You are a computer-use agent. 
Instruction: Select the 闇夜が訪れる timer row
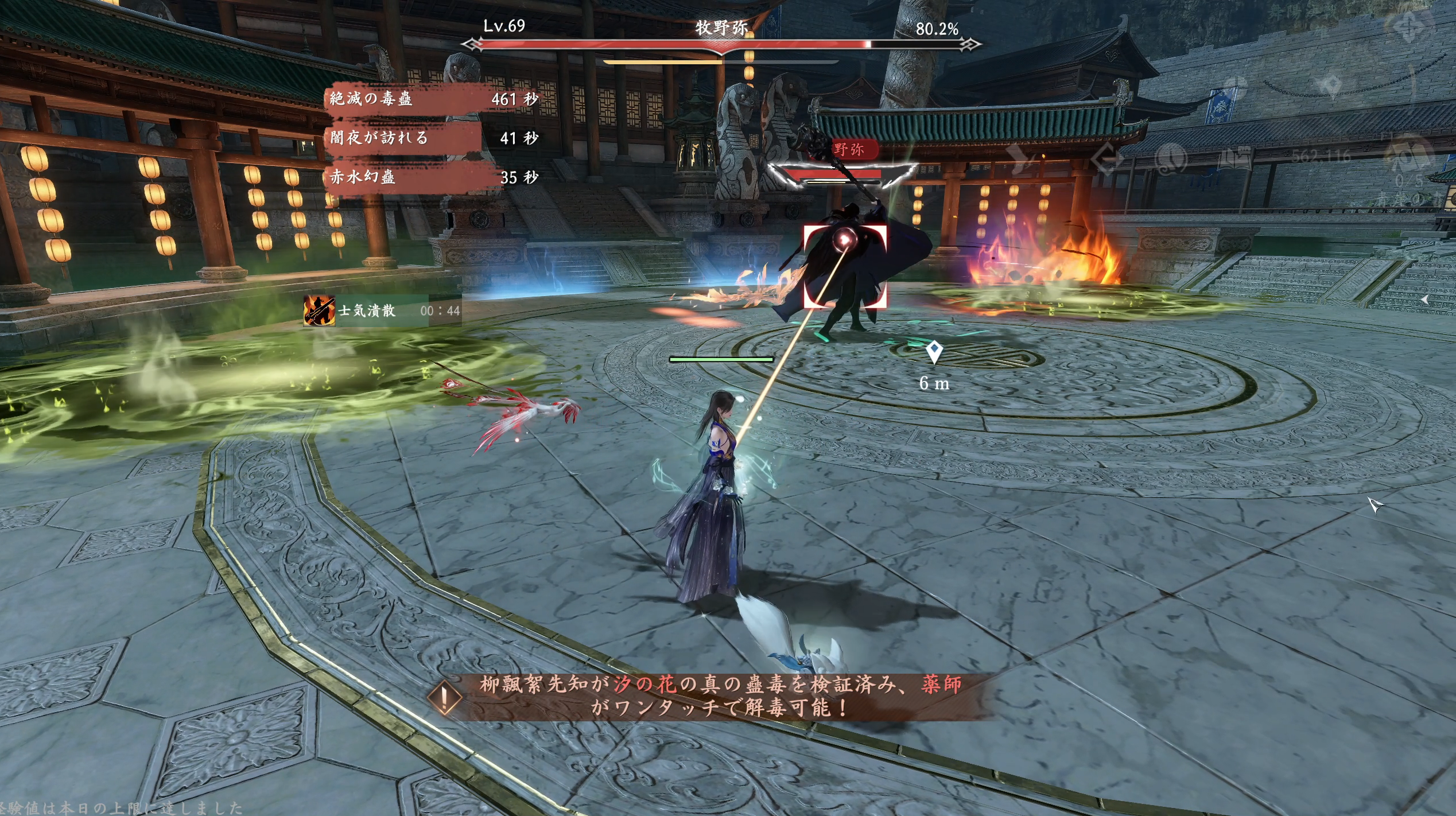(x=433, y=138)
